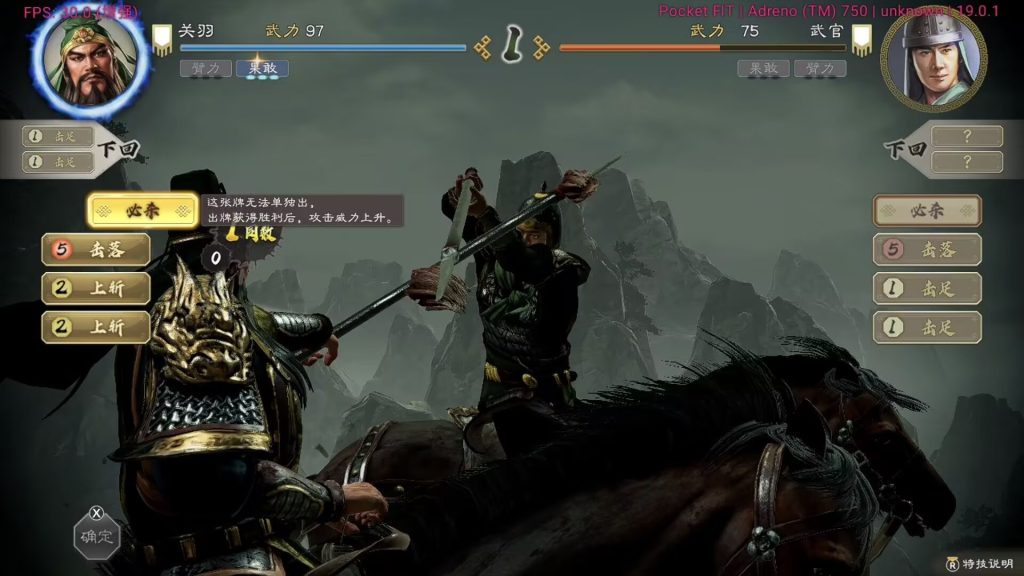This screenshot has width=1024, height=576.
Task: Inspect the opponent's 击落 card
Action: pyautogui.click(x=927, y=249)
